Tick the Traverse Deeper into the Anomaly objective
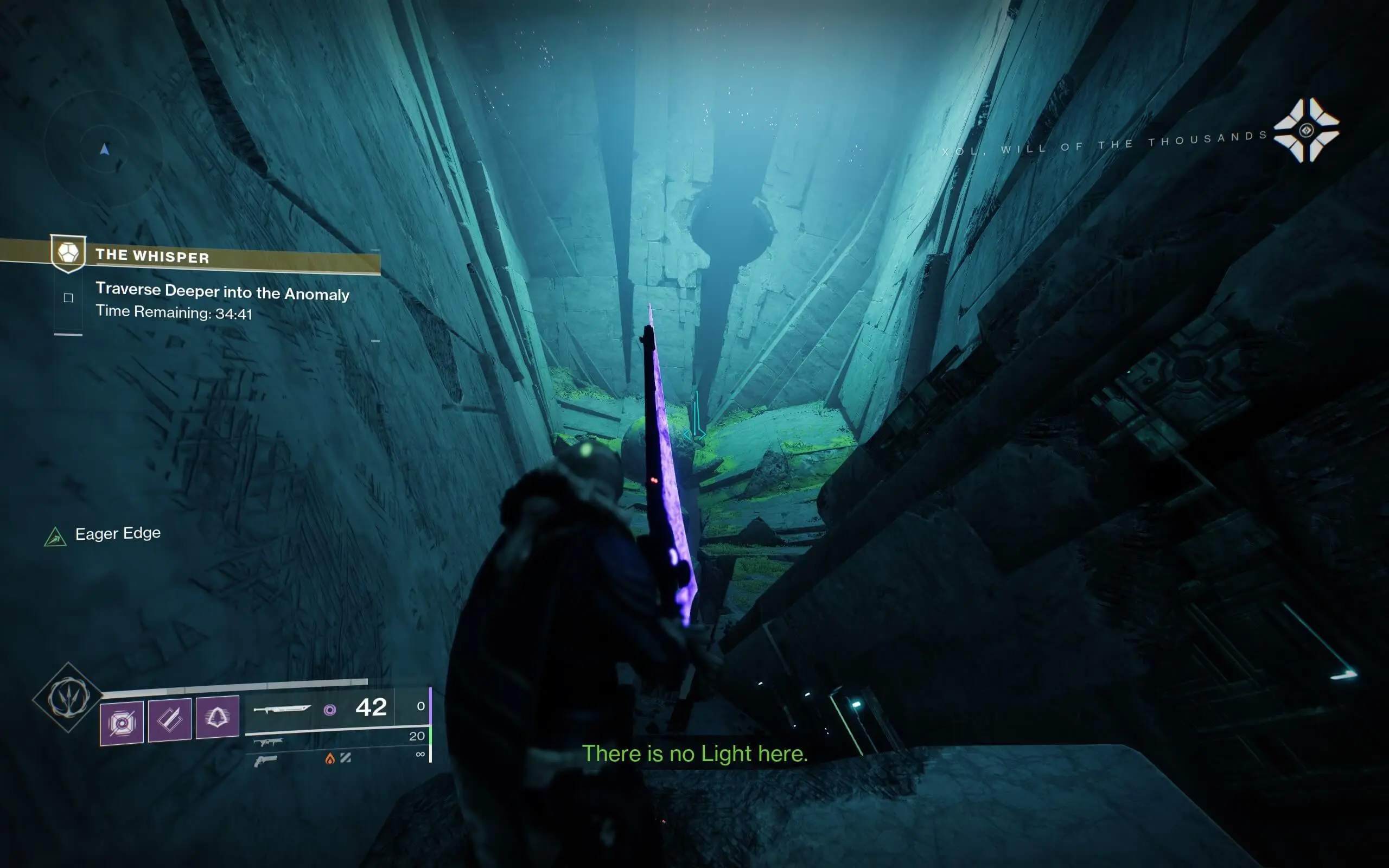Screen dimensions: 1389x868 [x=68, y=297]
